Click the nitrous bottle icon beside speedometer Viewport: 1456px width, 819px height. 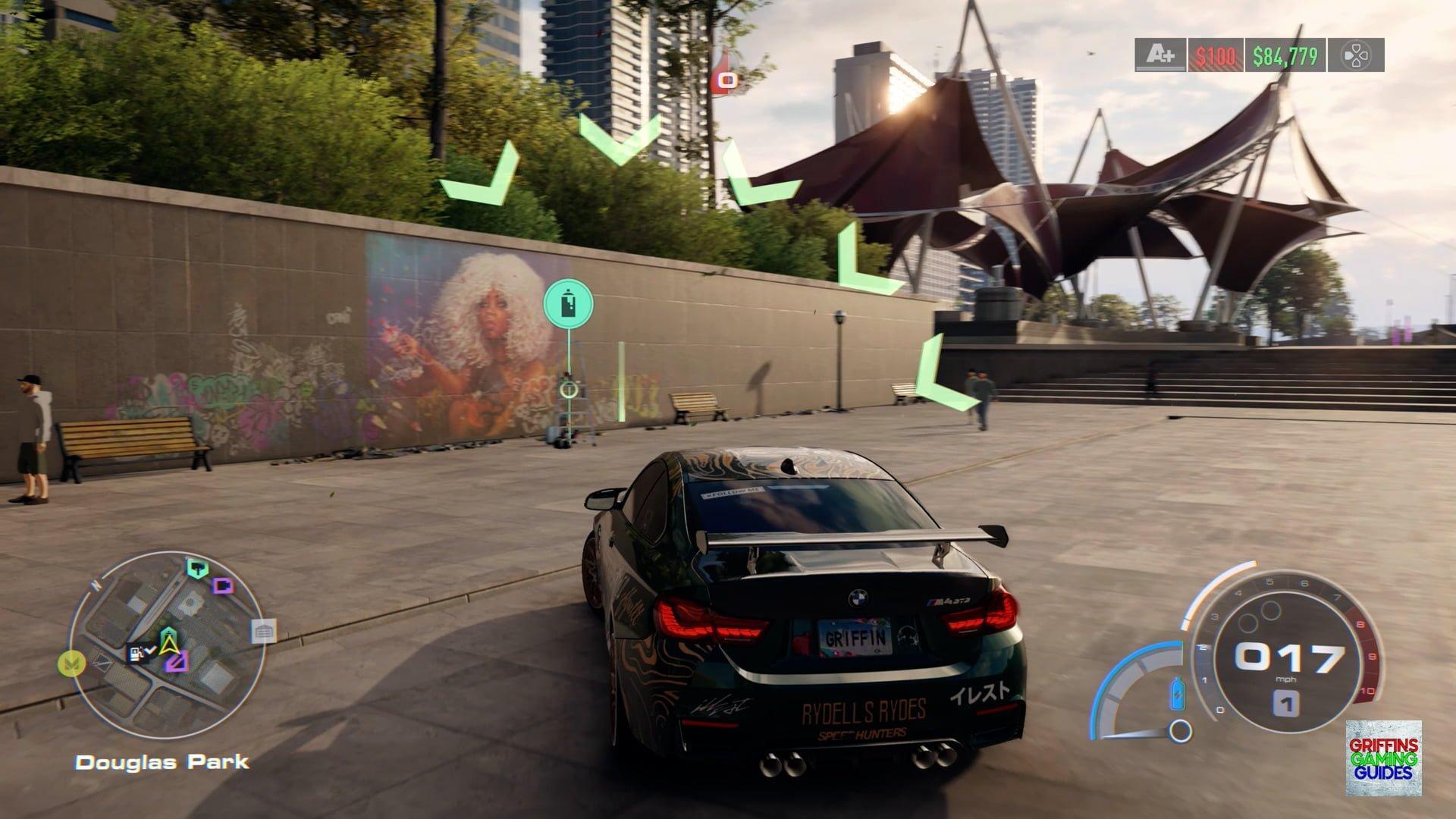point(1178,693)
